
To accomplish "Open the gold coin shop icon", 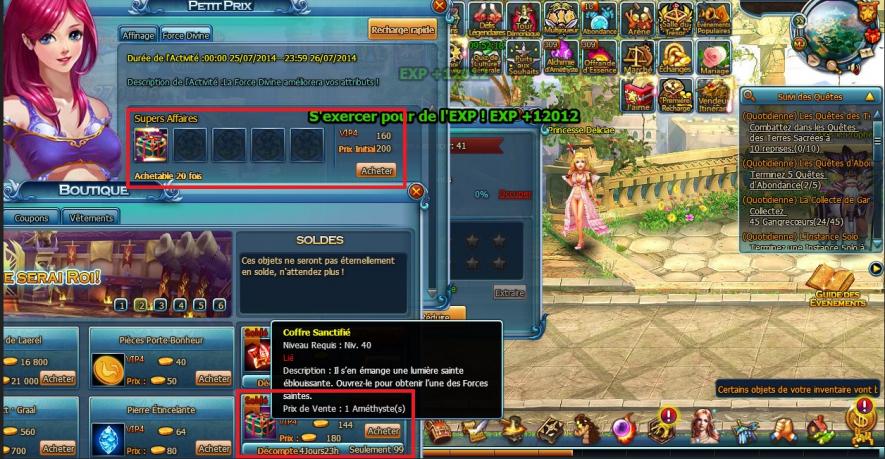I will 860,421.
